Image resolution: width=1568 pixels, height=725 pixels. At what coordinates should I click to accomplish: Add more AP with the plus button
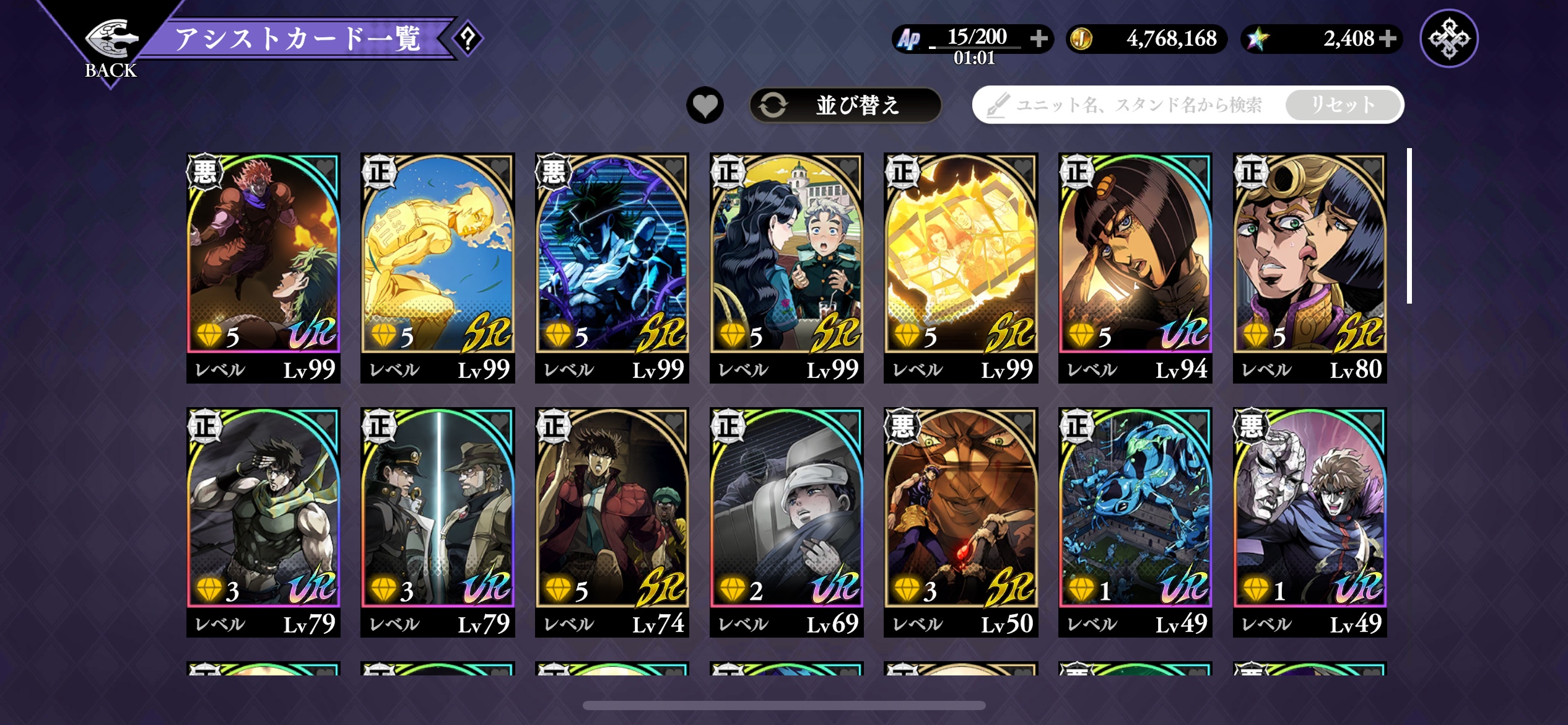tap(1039, 38)
